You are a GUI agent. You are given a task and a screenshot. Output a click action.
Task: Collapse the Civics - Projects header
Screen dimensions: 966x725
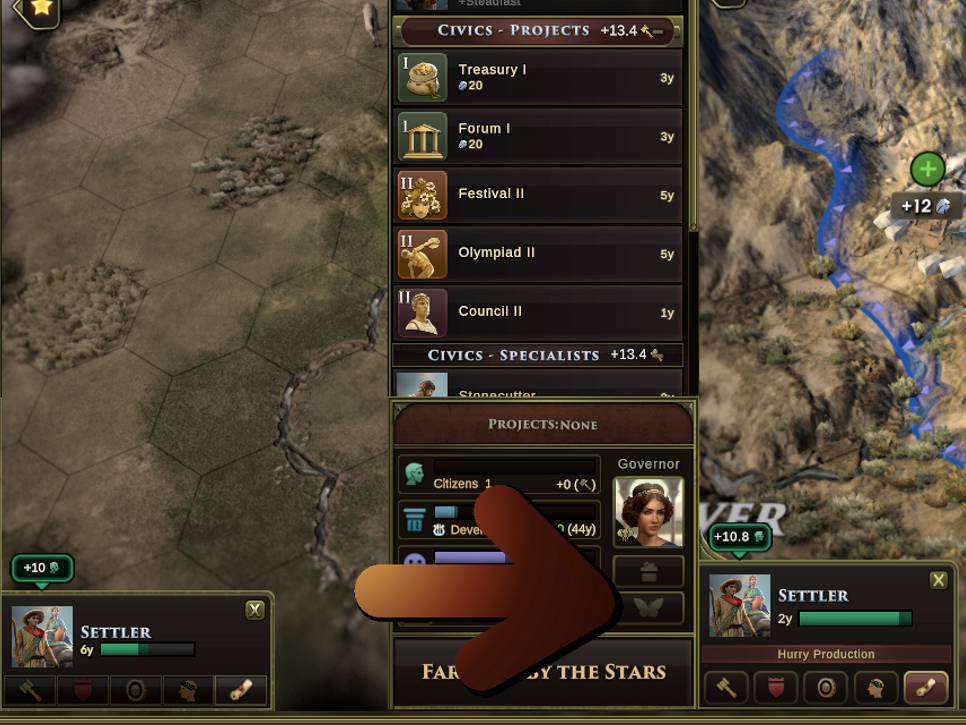click(538, 31)
